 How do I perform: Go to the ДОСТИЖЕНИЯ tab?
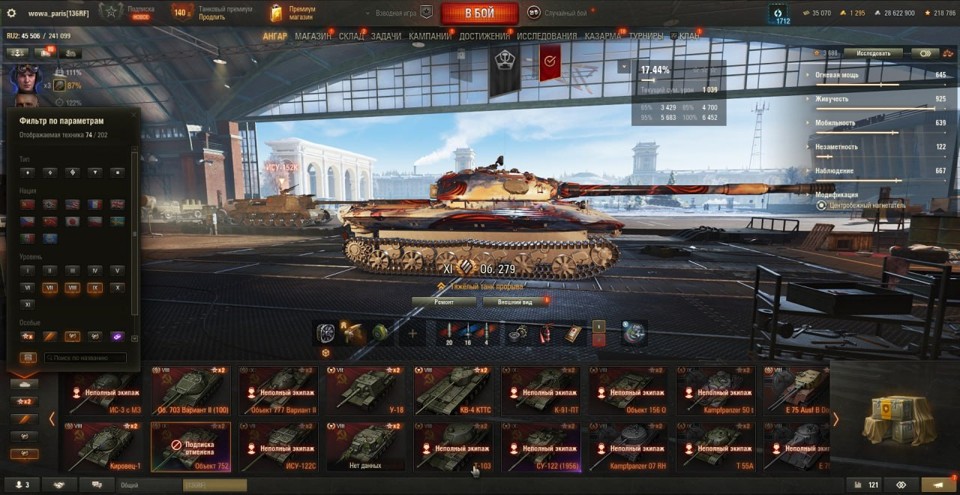pos(484,36)
